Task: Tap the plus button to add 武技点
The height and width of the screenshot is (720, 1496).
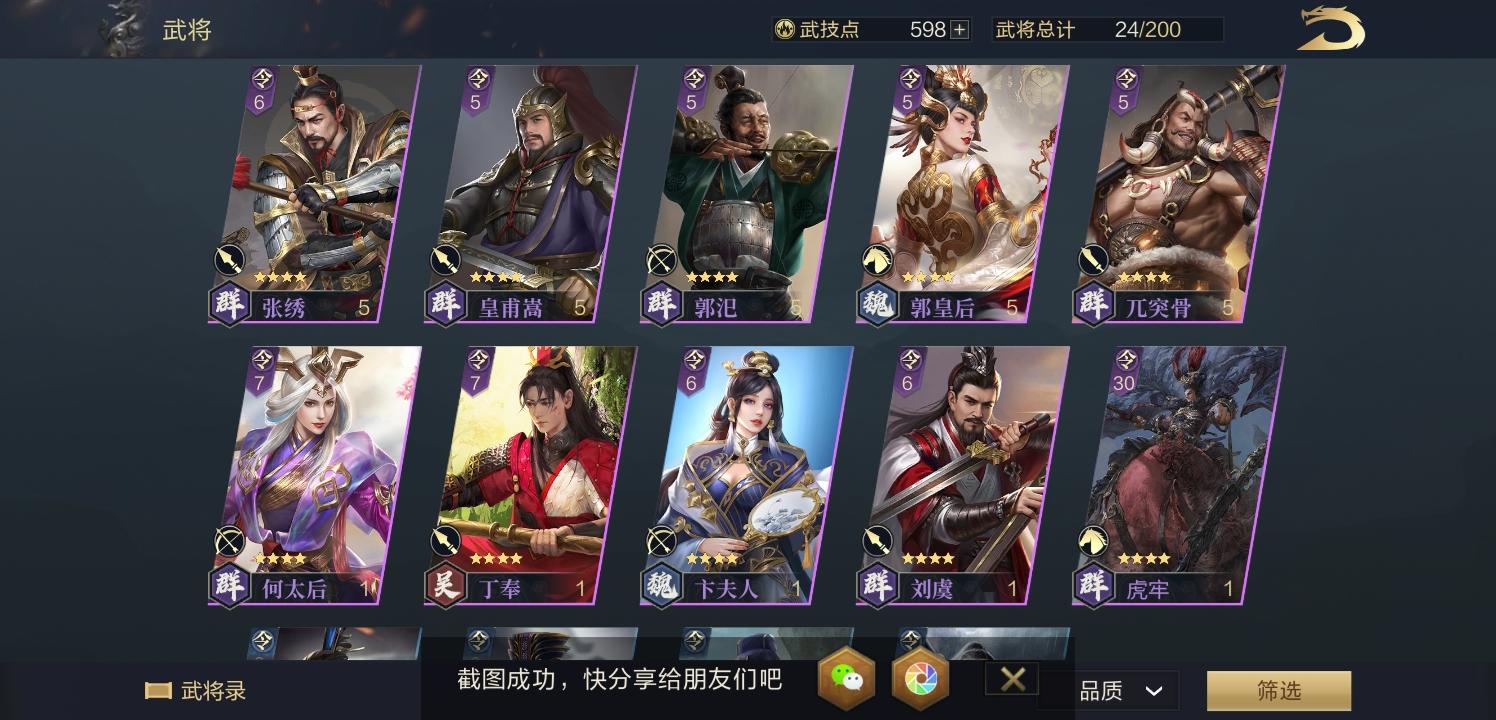Action: pos(957,29)
